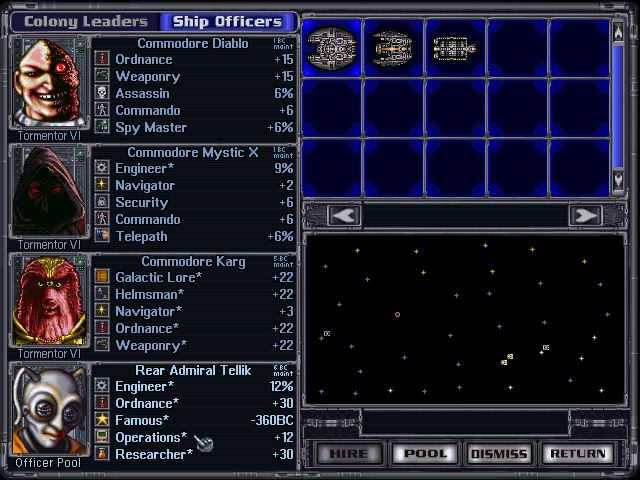640x480 pixels.
Task: Choose Commodore Mystic X's hooded portrait
Action: (49, 193)
